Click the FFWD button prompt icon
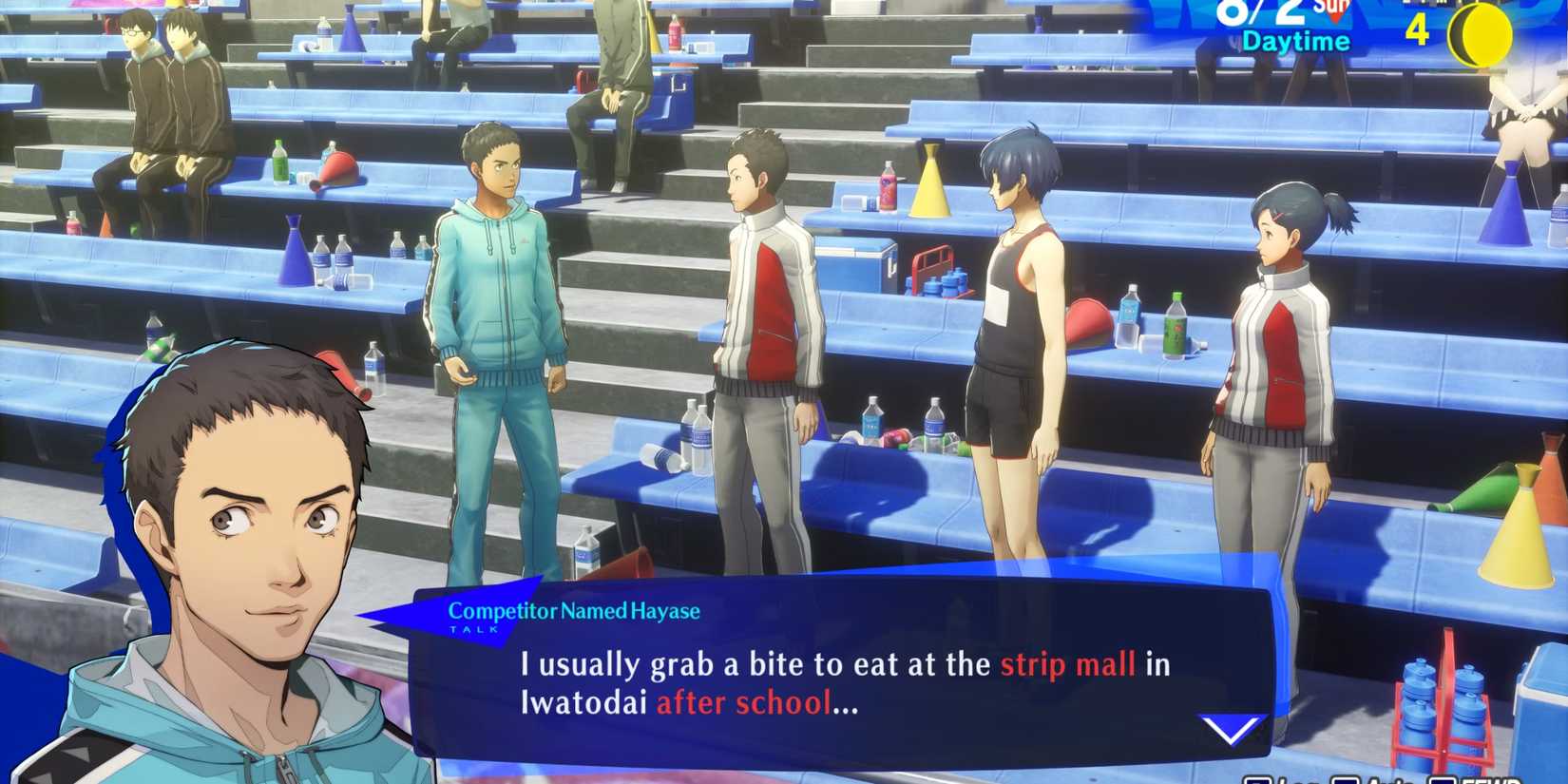The image size is (1568, 784). (x=1442, y=781)
